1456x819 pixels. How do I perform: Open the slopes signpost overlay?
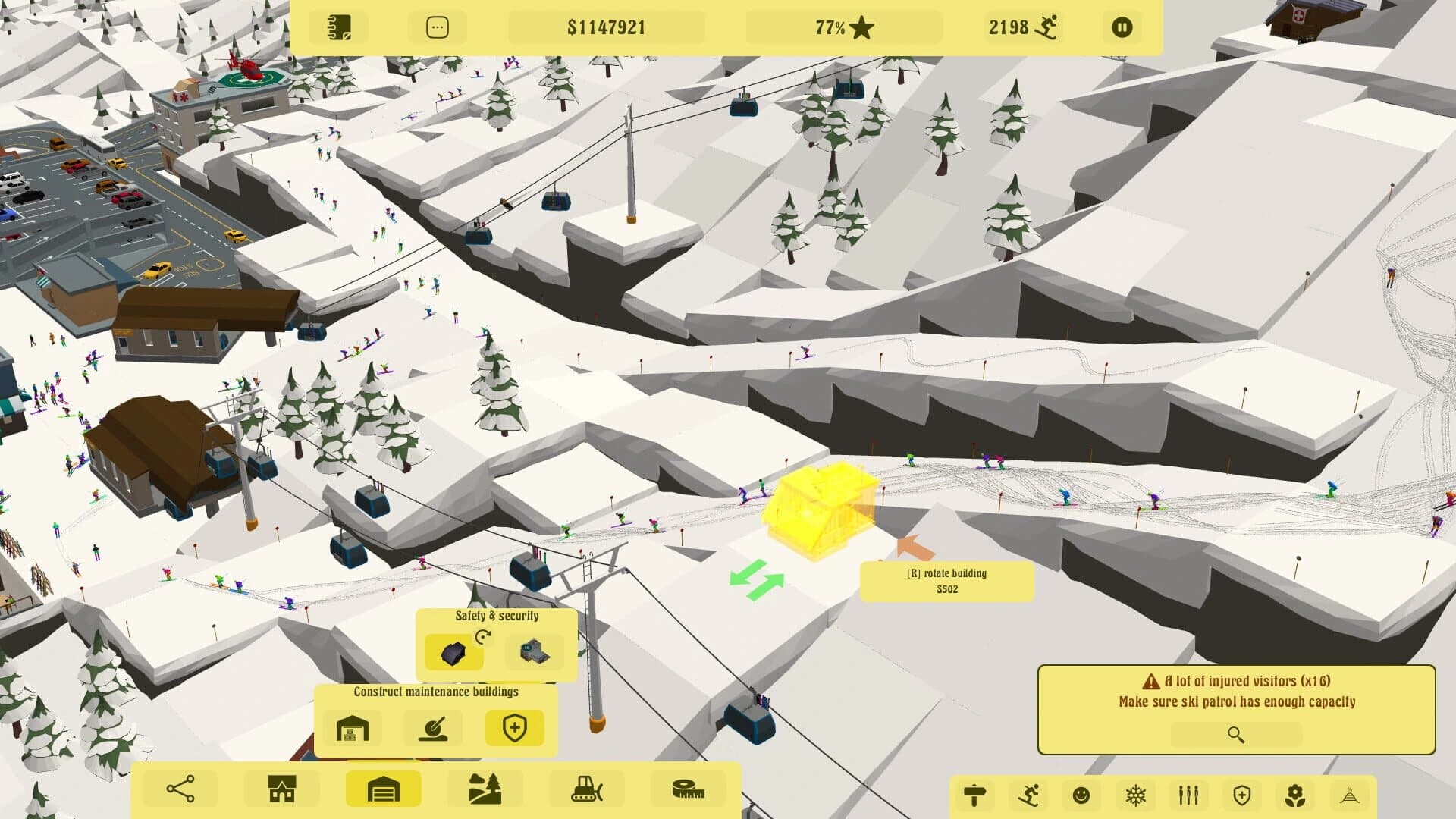point(974,795)
